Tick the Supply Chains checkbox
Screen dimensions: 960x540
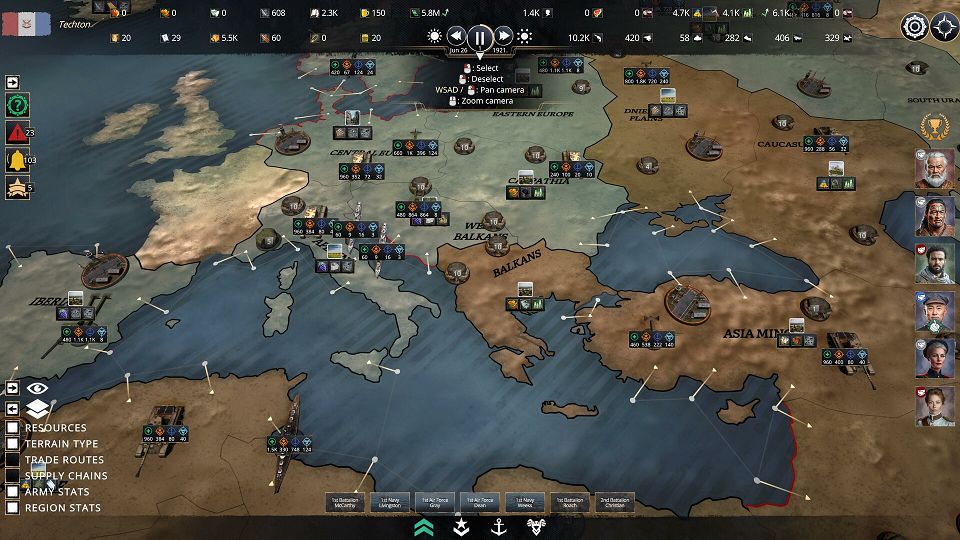[13, 476]
